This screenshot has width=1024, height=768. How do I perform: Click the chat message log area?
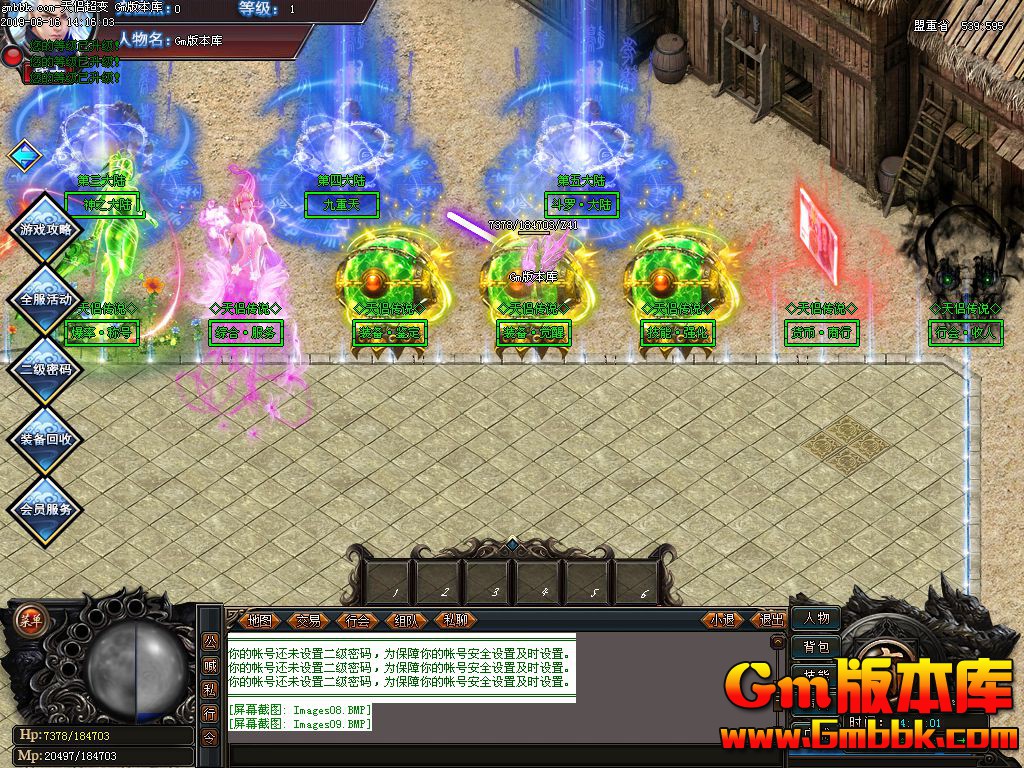(x=401, y=667)
